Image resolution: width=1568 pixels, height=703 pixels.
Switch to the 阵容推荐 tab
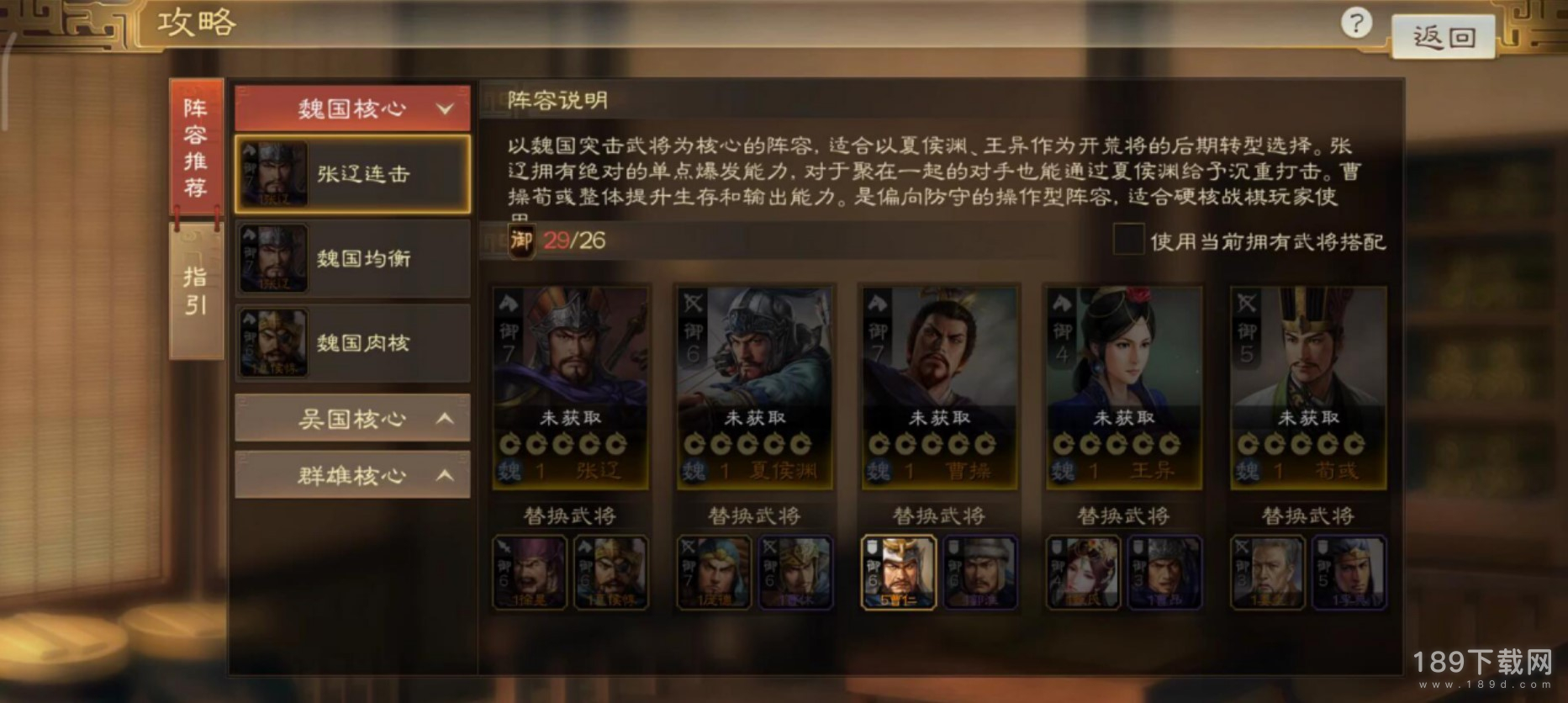(x=195, y=148)
